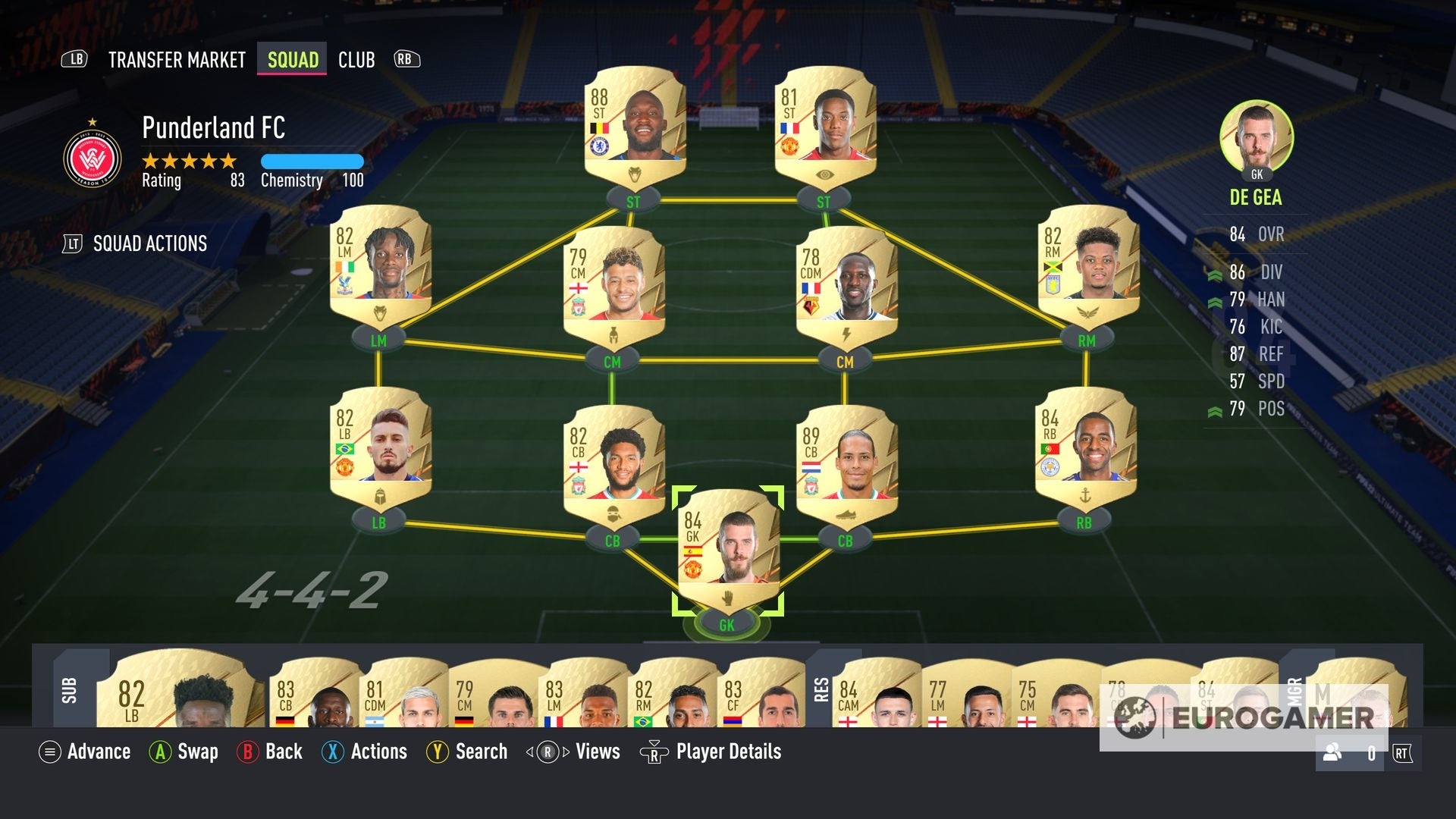
Task: Click the A Swap controller icon
Action: pos(162,752)
